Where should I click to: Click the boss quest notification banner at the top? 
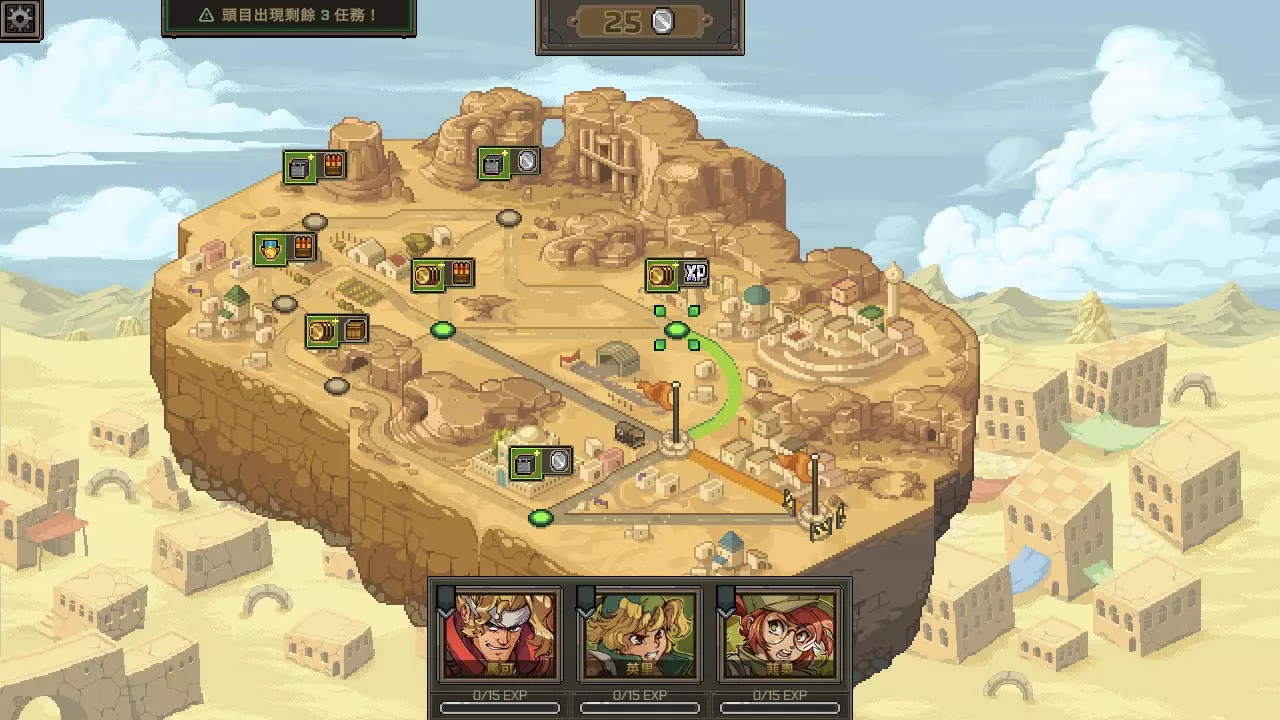290,16
